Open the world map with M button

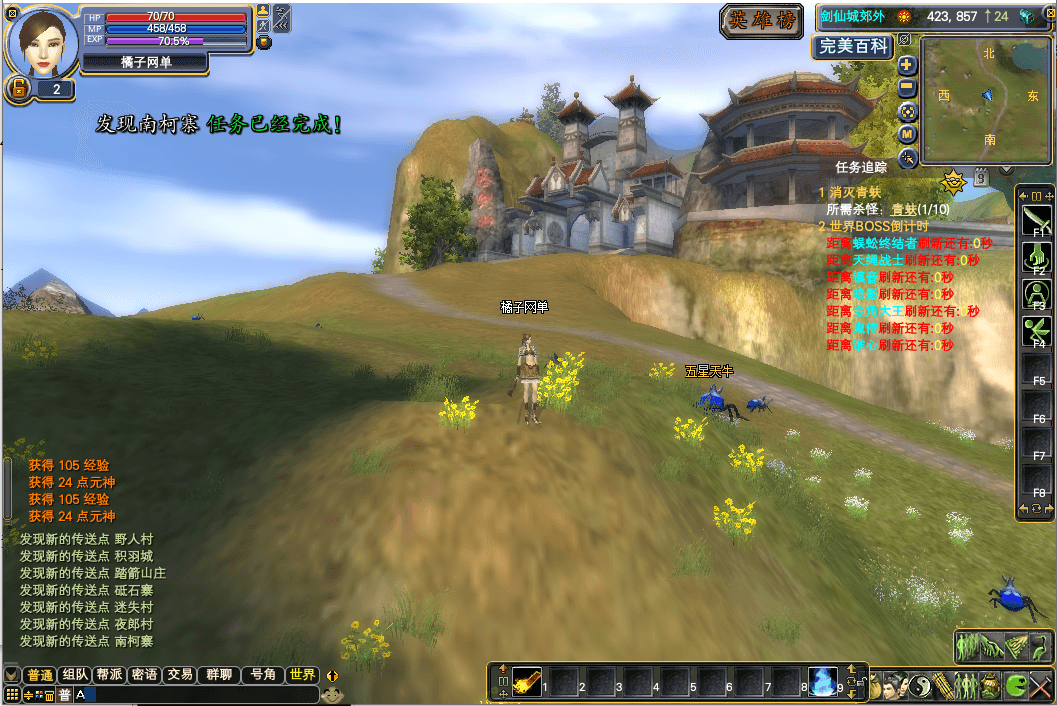(x=907, y=134)
